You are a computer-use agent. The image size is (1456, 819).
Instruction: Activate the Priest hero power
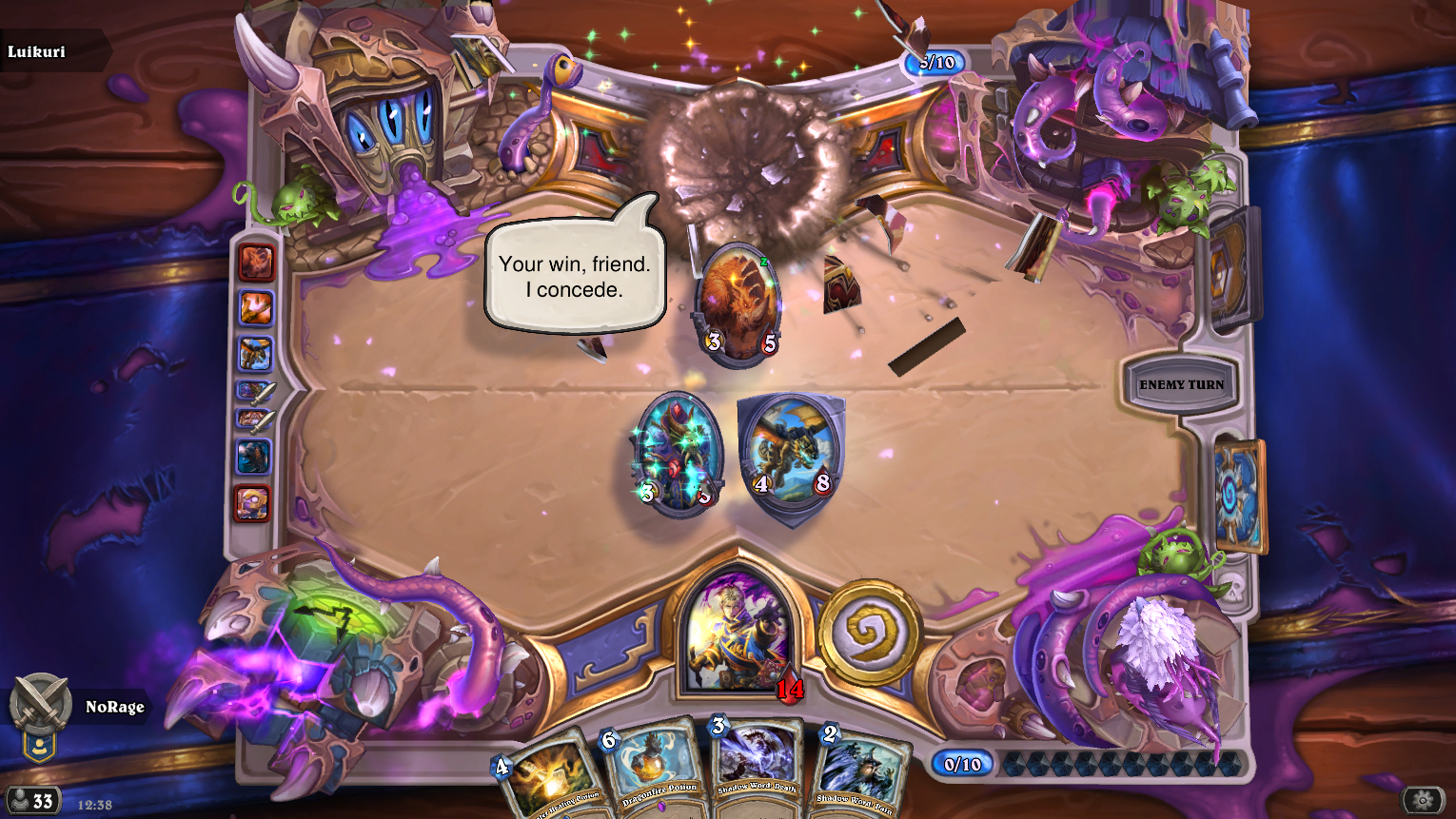click(869, 632)
